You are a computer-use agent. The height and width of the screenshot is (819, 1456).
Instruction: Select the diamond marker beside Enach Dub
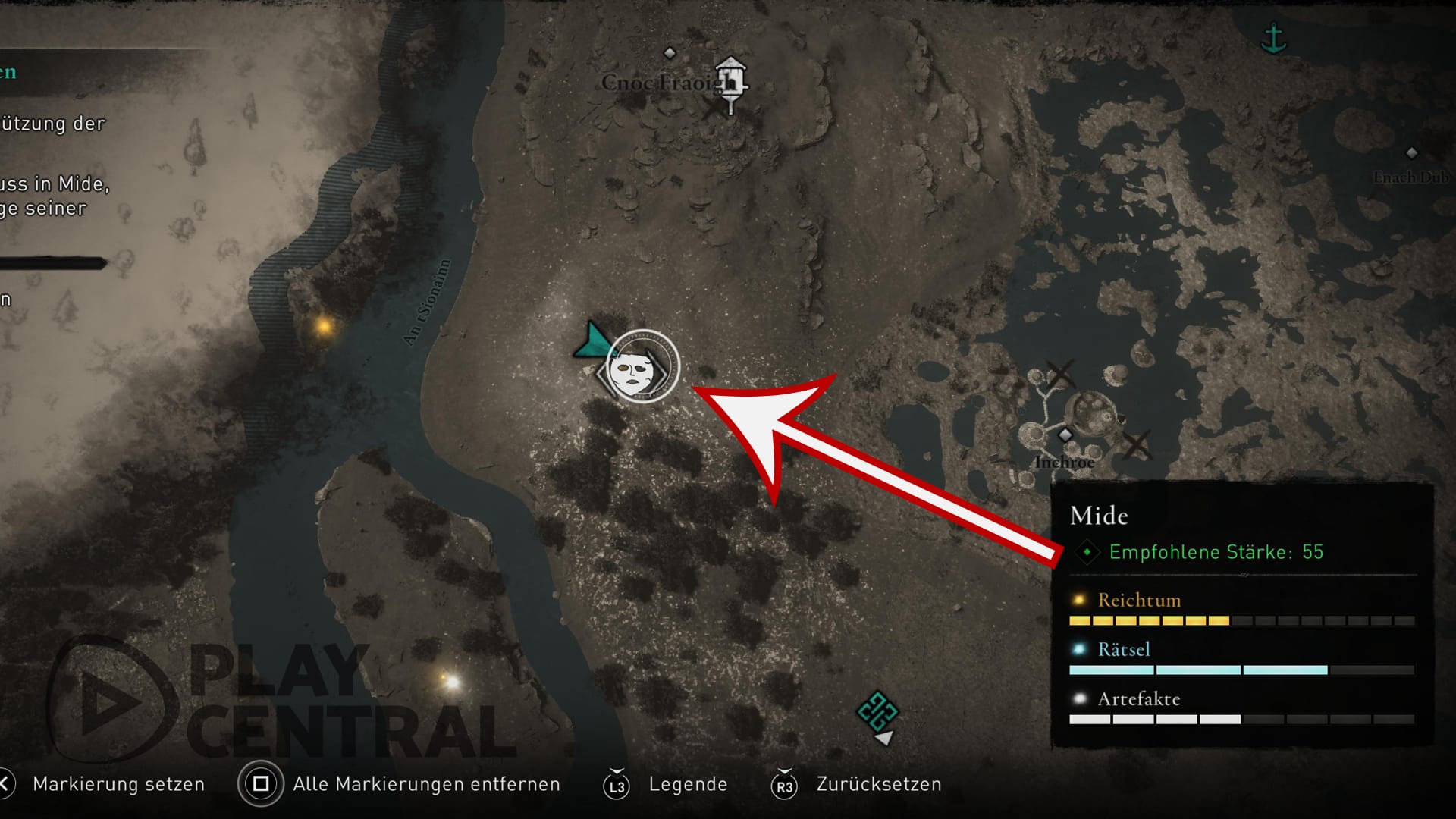pos(1412,153)
